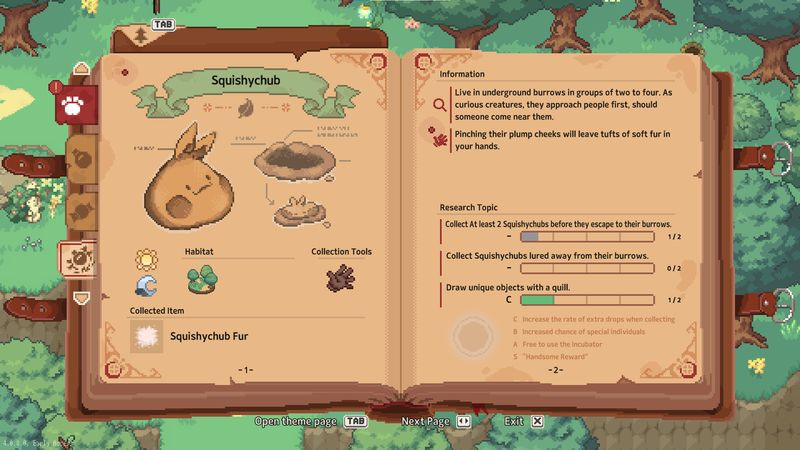
Task: Select the crescent moon time icon
Action: pos(147,287)
